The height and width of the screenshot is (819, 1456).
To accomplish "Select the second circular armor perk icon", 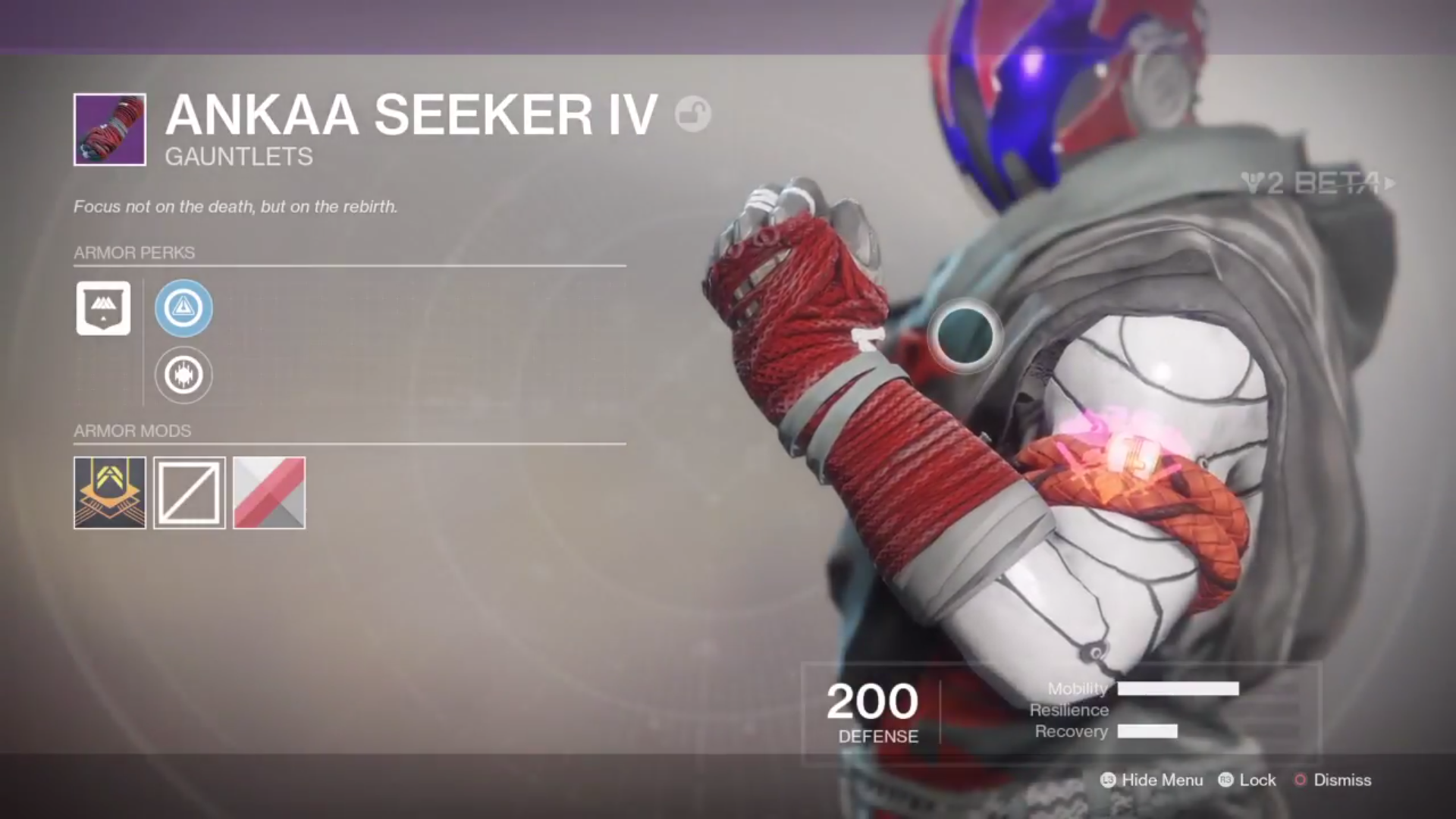I will pos(184,375).
